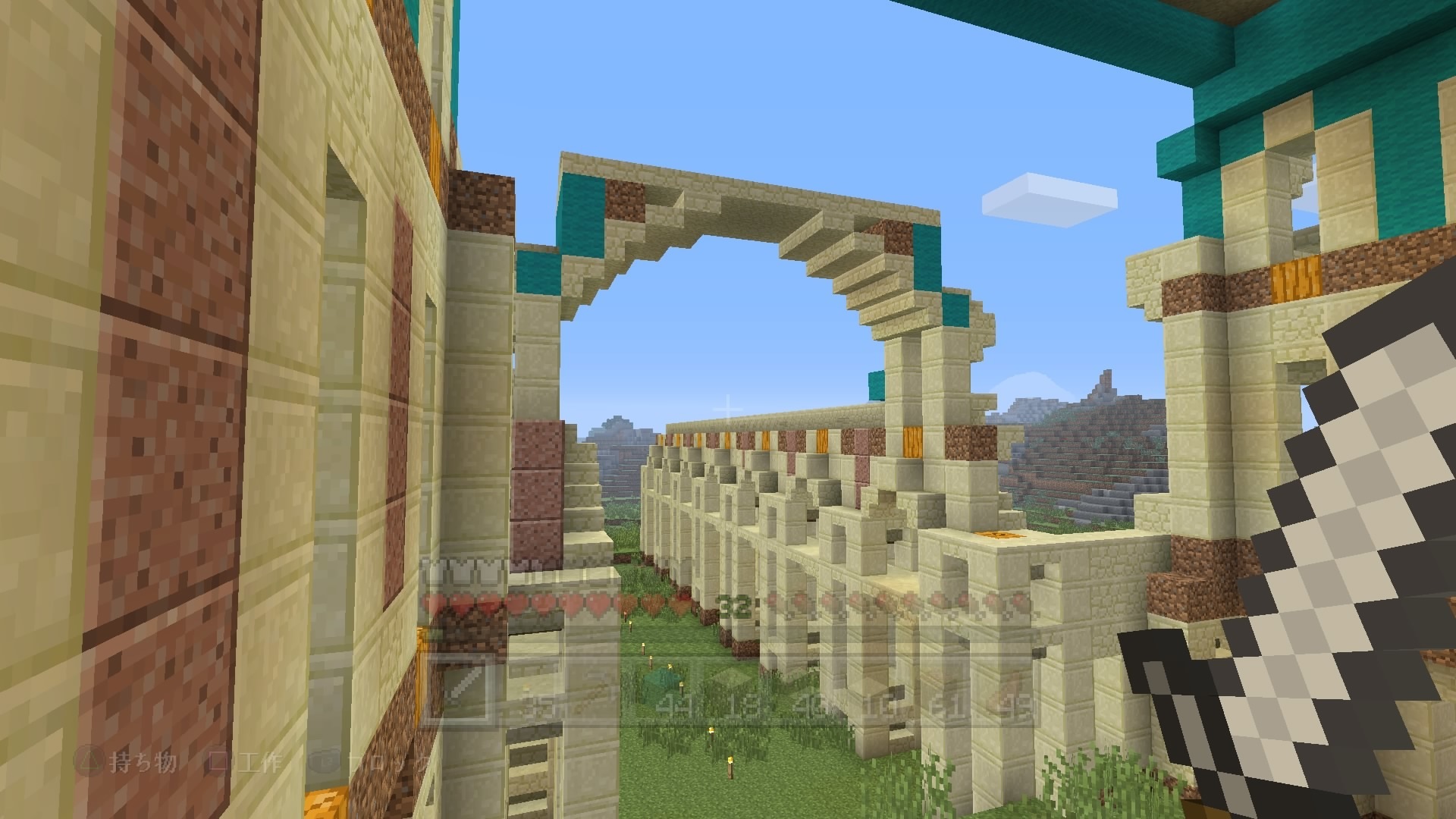Click the experience level number 32
1456x819 pixels.
pos(734,604)
